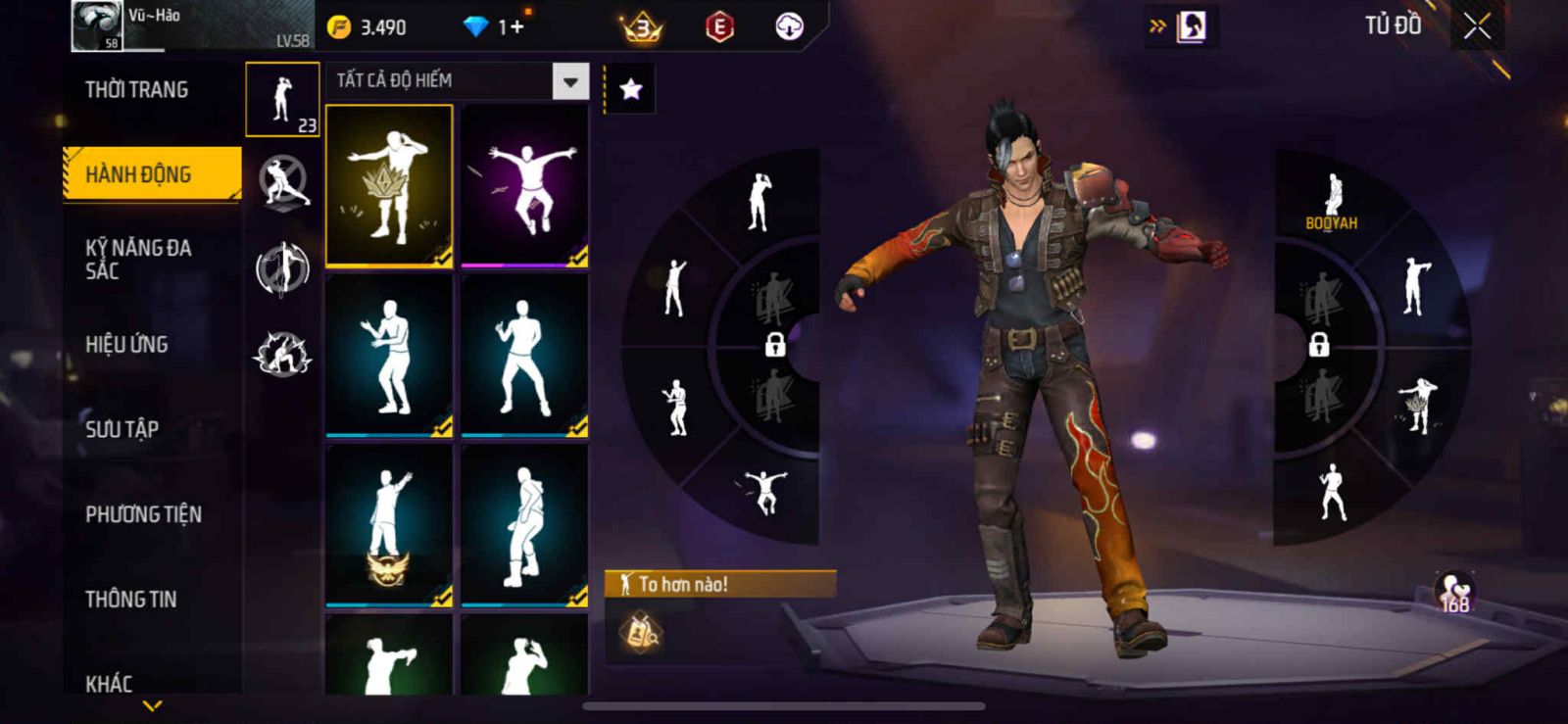Open the Tất Cả Độ Hiếm rarity dropdown
1568x724 pixels.
[x=570, y=81]
